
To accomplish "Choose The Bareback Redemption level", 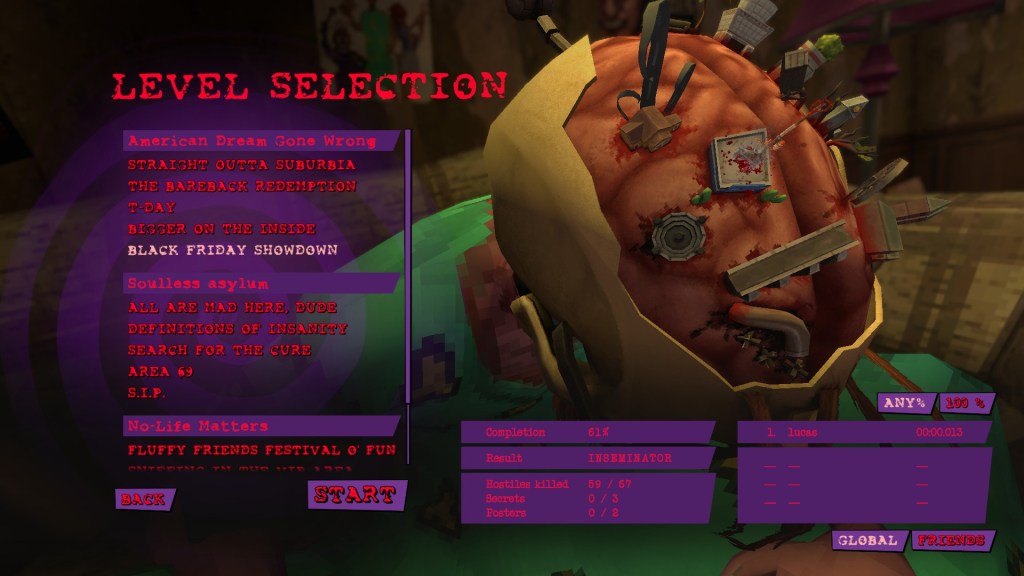I will coord(241,186).
